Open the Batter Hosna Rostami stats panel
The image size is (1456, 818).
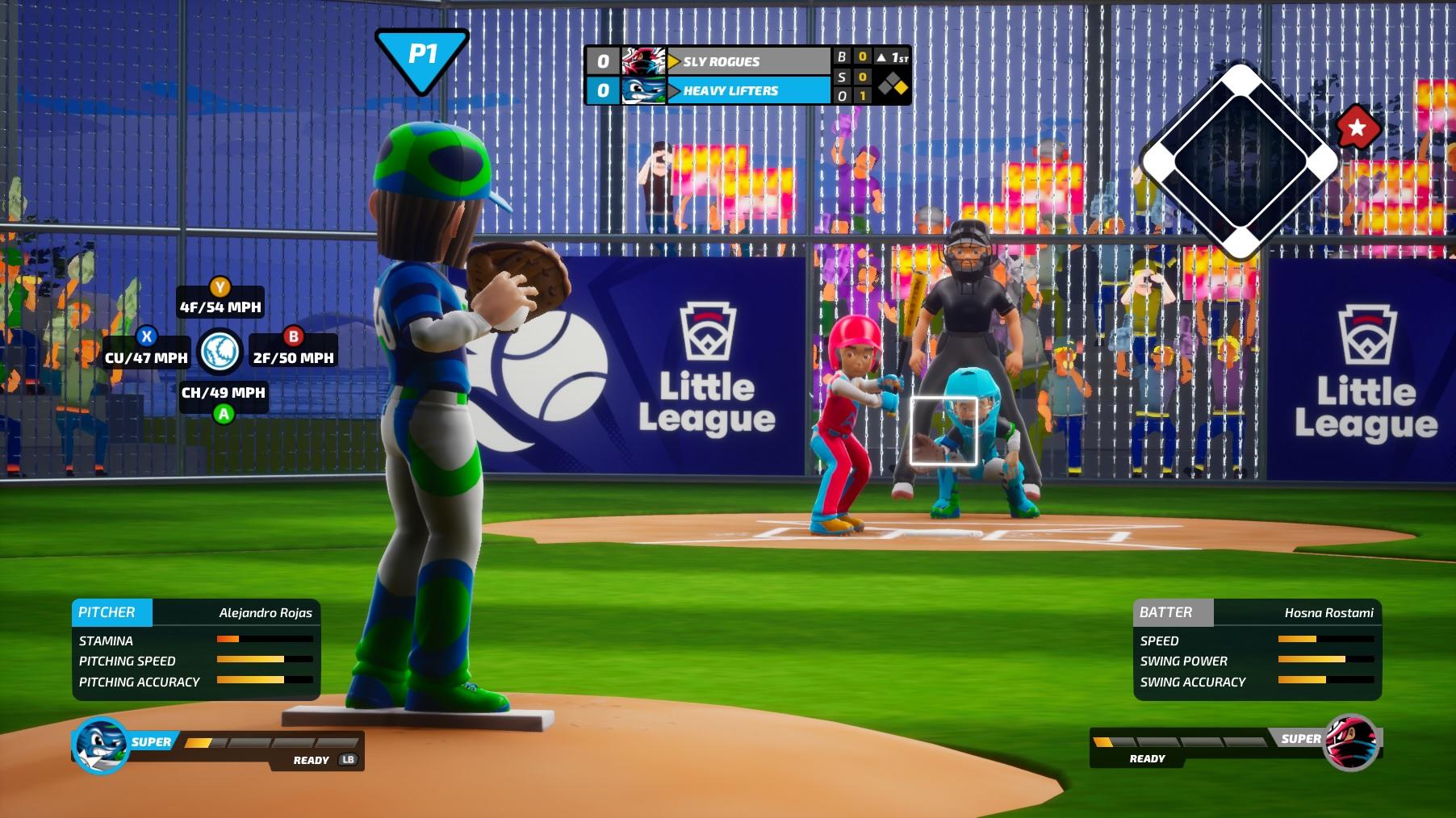coord(1257,649)
